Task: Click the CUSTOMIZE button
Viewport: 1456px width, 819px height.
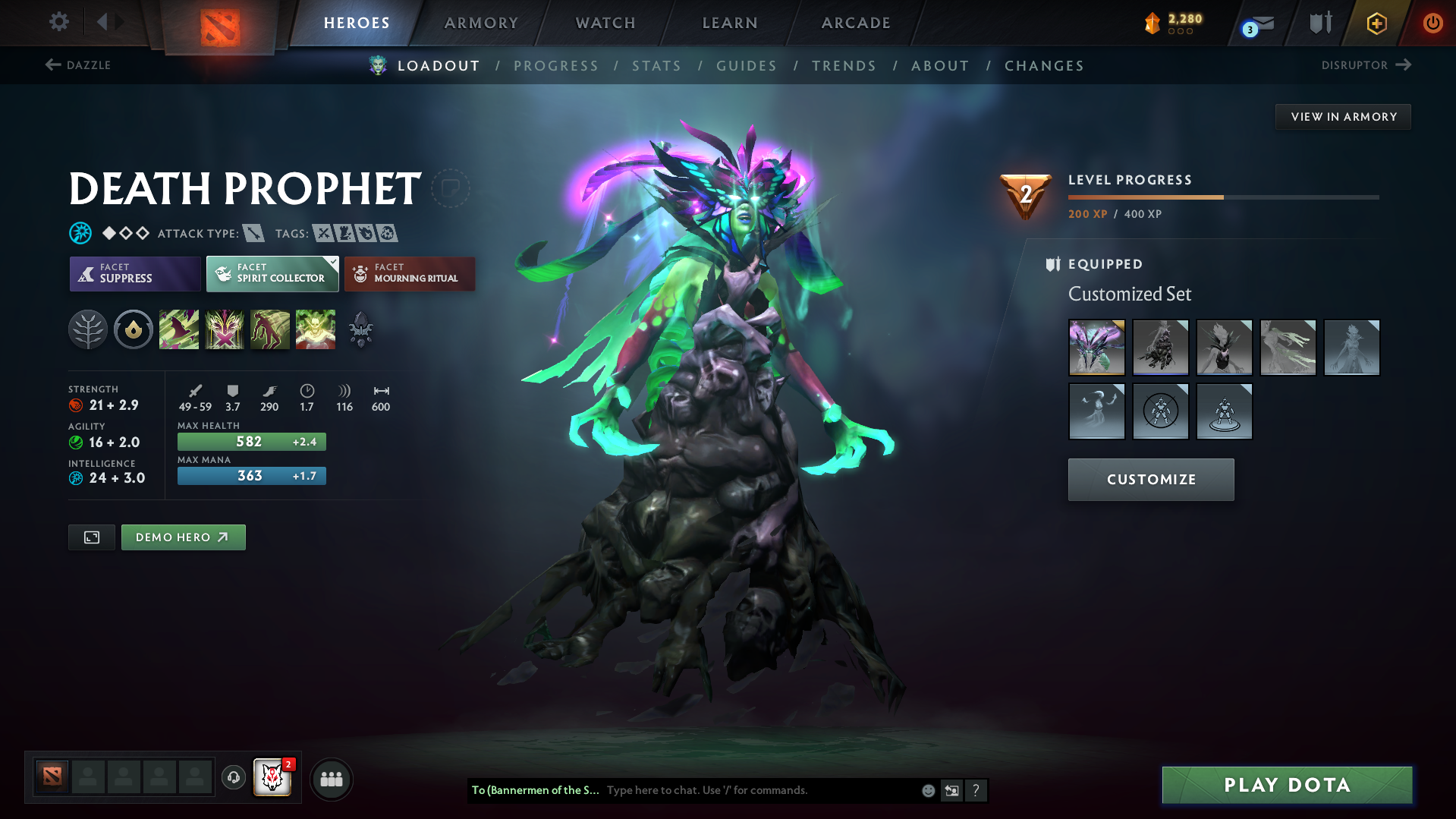Action: point(1150,479)
